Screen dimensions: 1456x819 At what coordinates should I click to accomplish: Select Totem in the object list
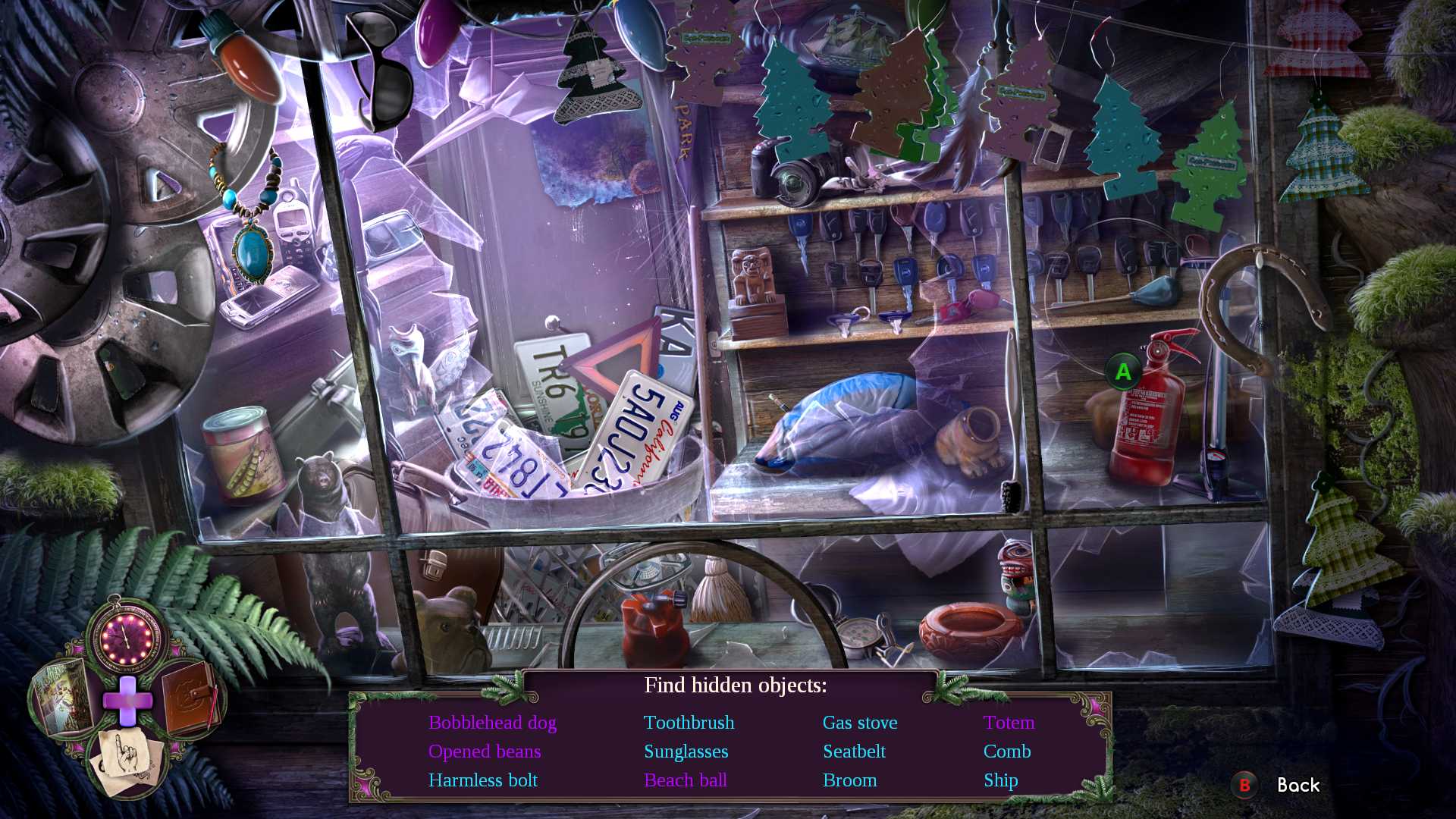pyautogui.click(x=1009, y=723)
